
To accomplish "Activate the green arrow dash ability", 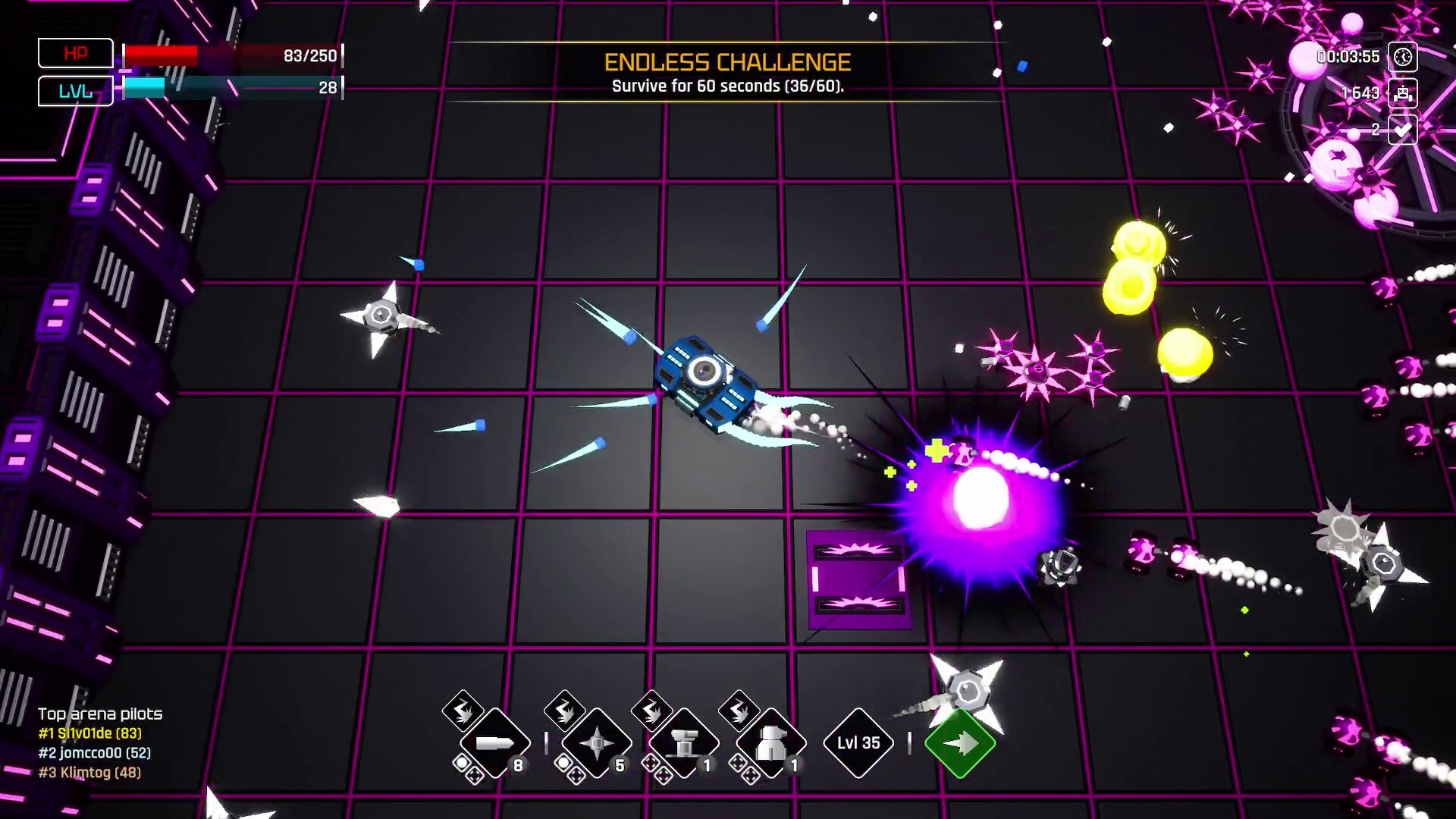I will 959,743.
